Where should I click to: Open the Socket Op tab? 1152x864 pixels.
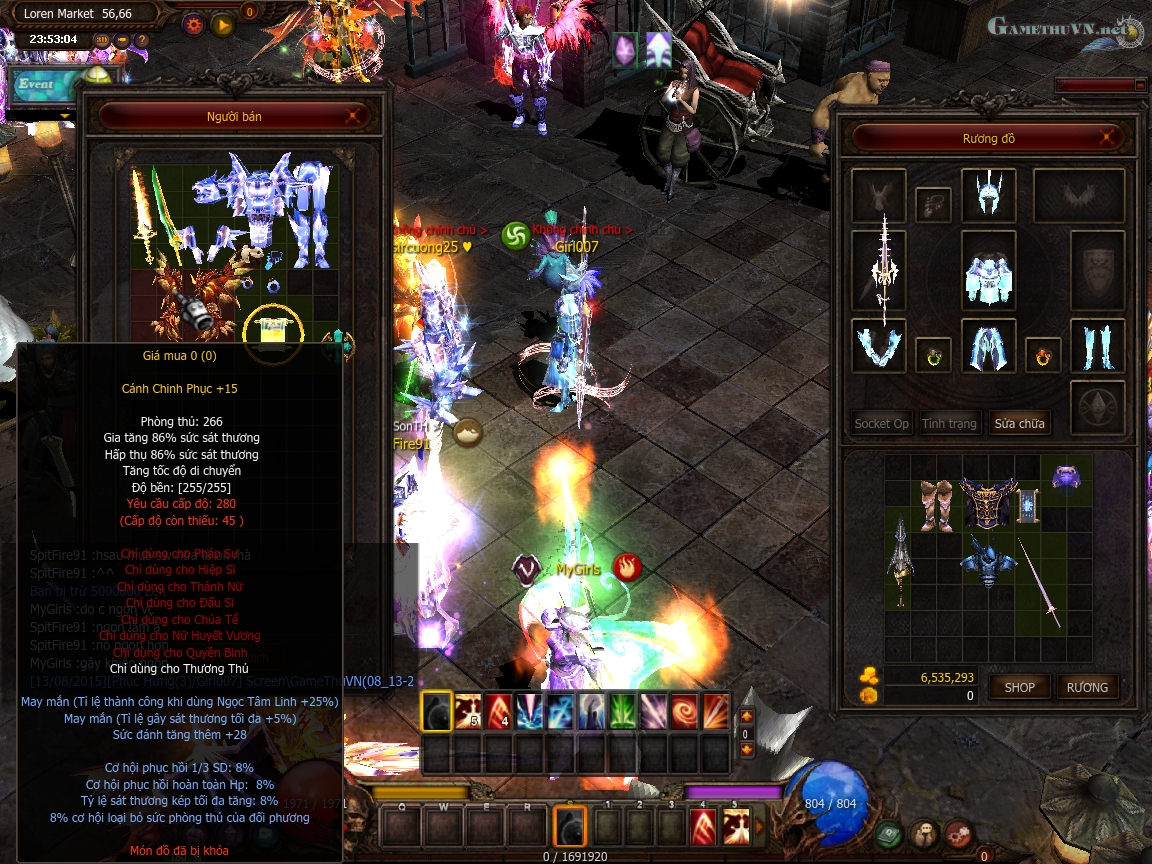(881, 424)
